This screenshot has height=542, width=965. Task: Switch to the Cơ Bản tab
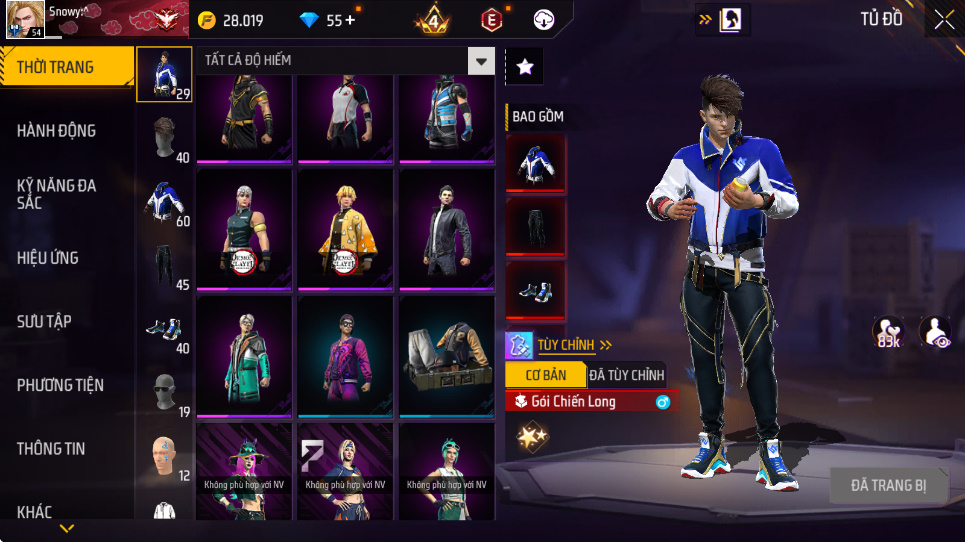(545, 375)
